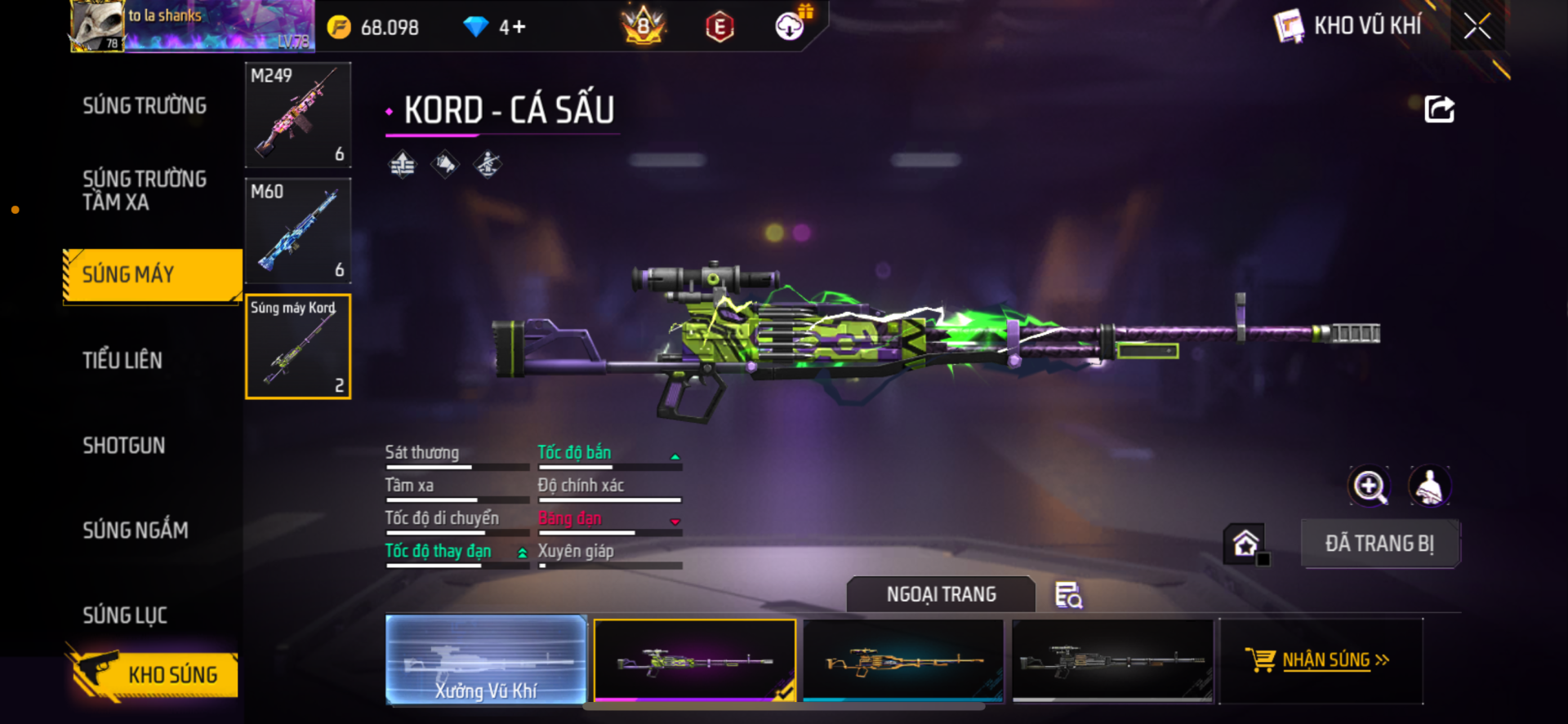
Task: Open the Kho Súng button
Action: [x=154, y=675]
